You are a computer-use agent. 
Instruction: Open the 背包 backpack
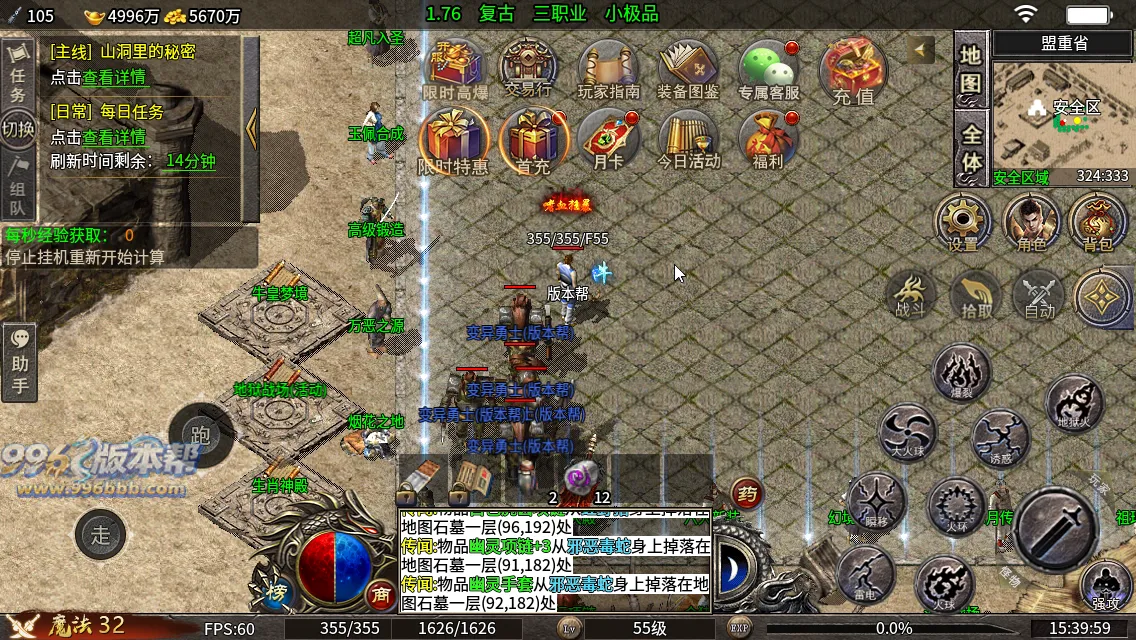[1097, 220]
